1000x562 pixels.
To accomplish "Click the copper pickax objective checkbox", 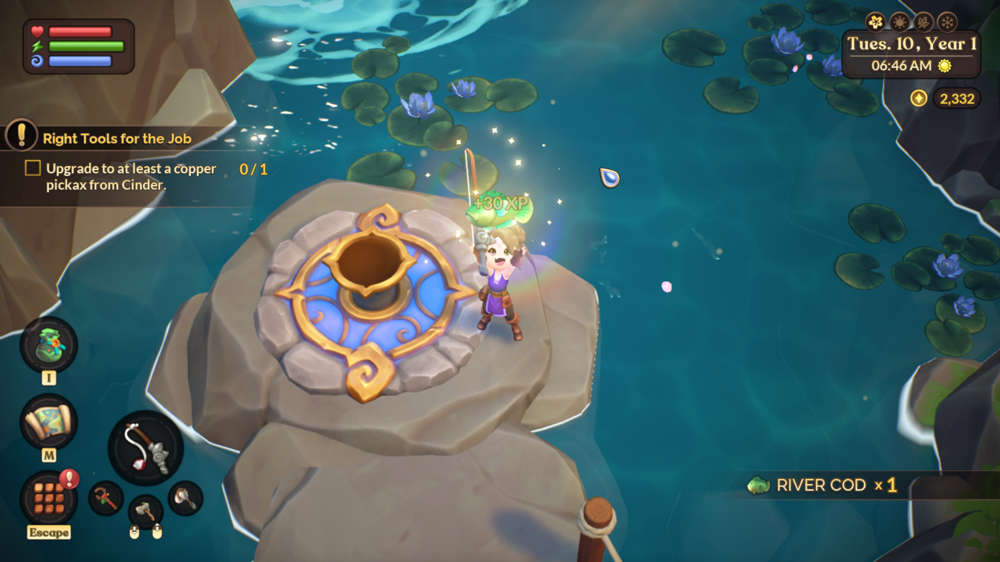I will pyautogui.click(x=33, y=168).
